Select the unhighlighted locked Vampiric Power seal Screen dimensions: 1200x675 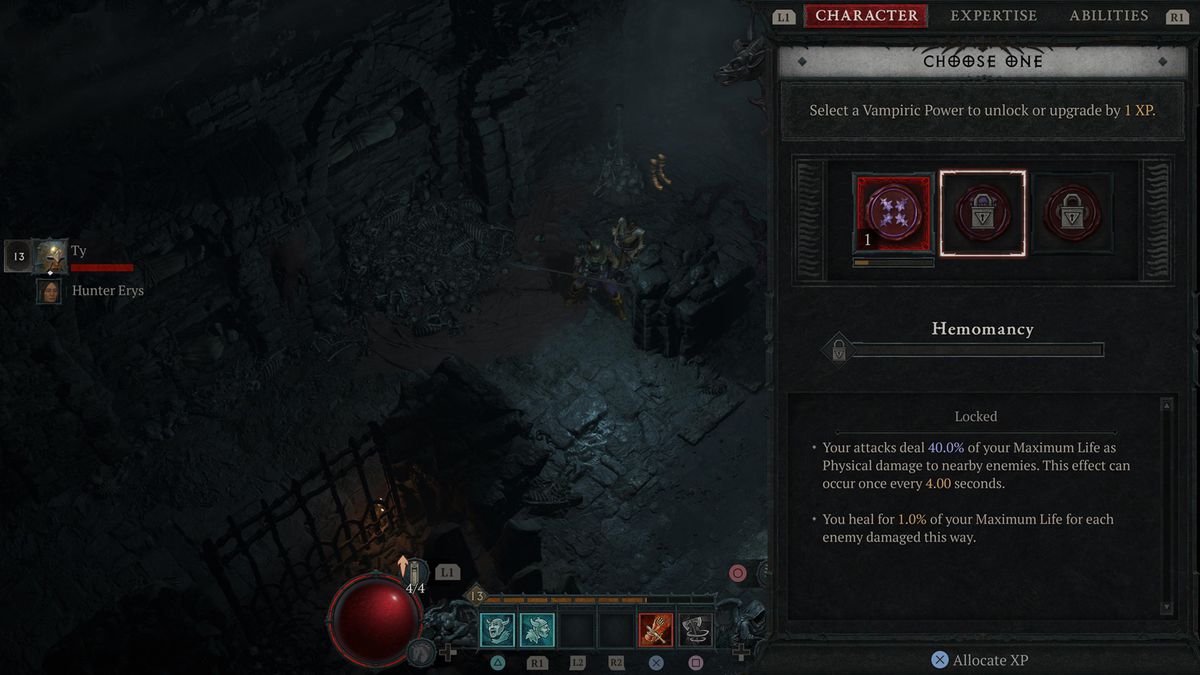[x=1071, y=213]
